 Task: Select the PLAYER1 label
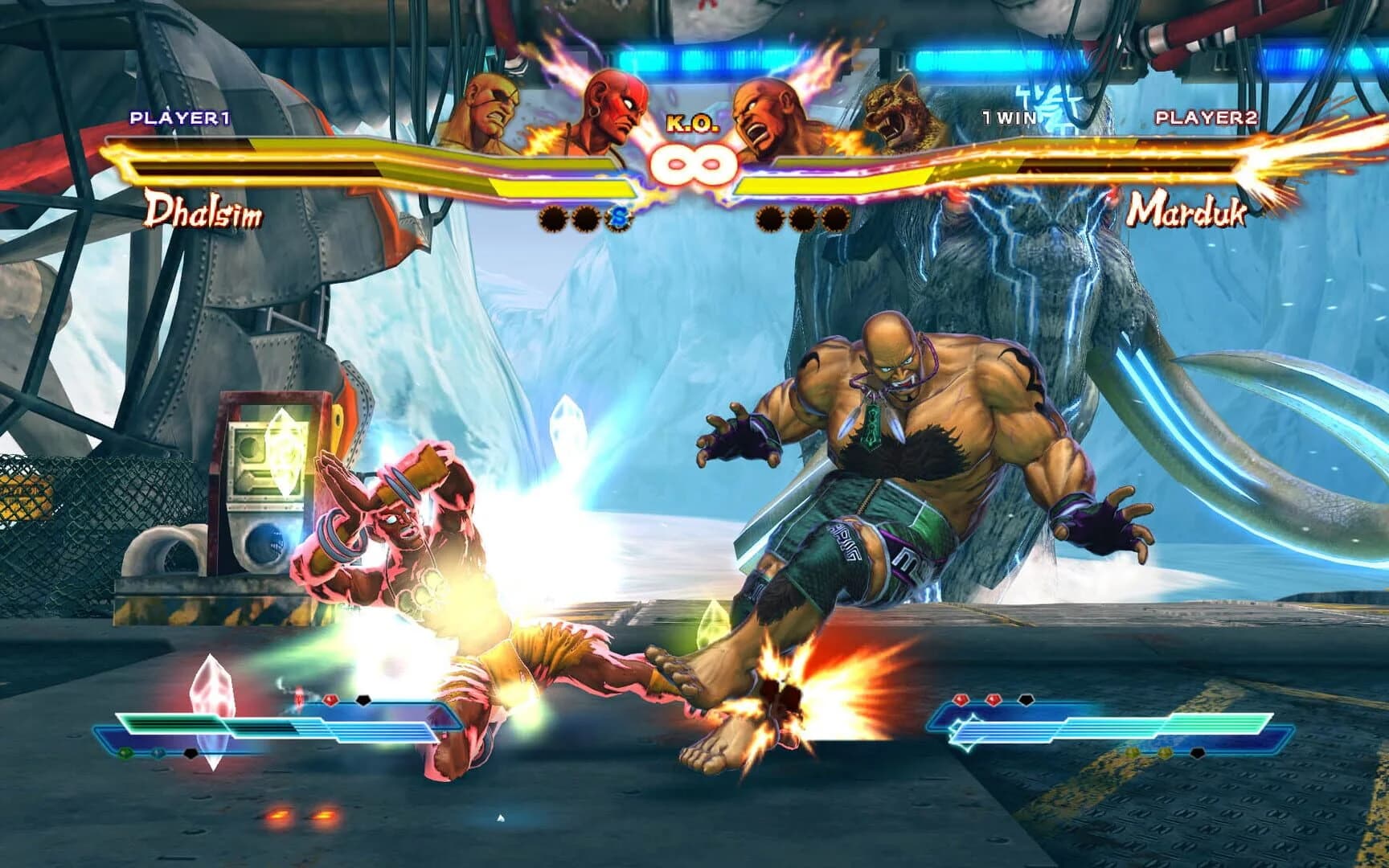pos(181,117)
